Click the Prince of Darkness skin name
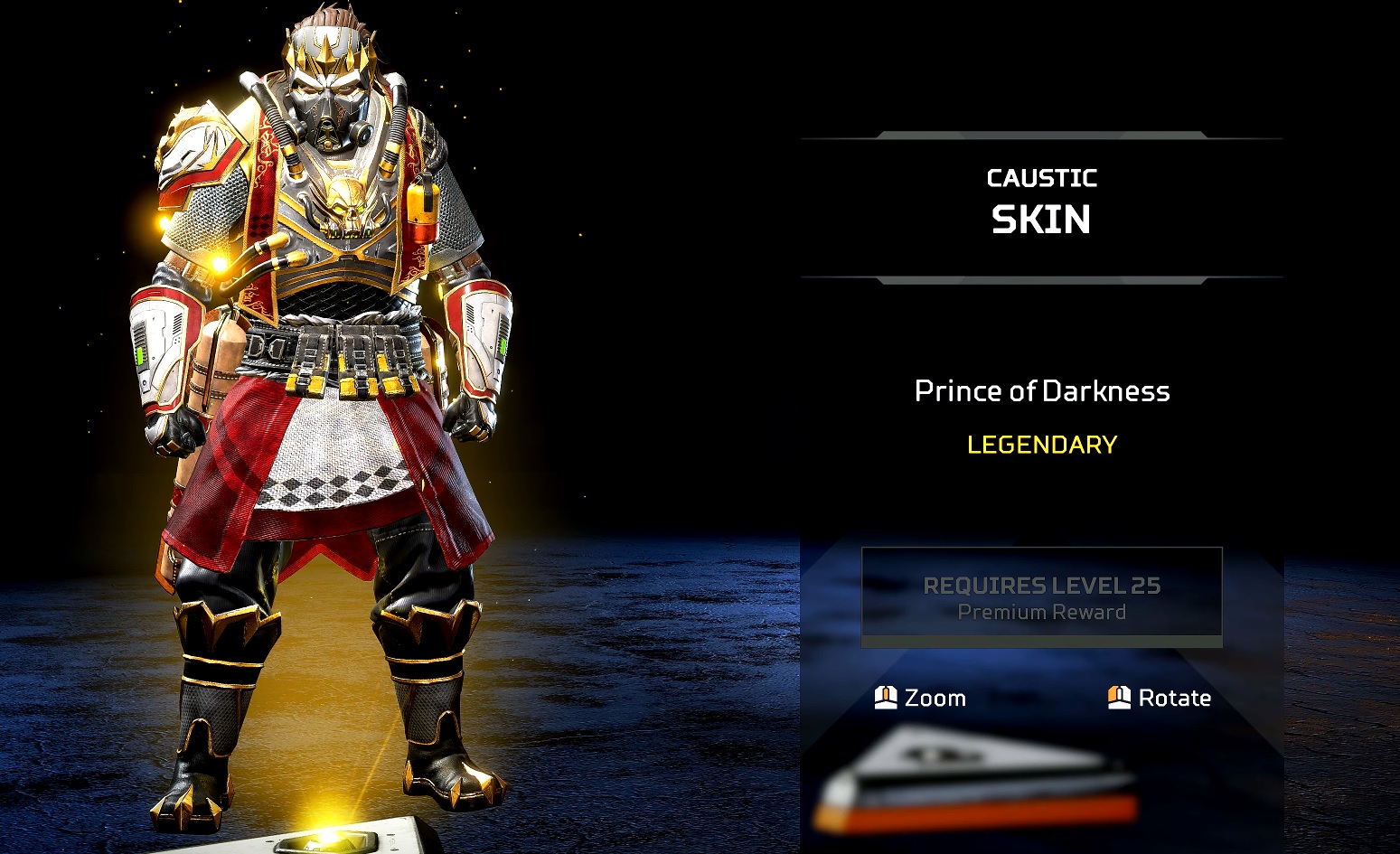 coord(1041,391)
